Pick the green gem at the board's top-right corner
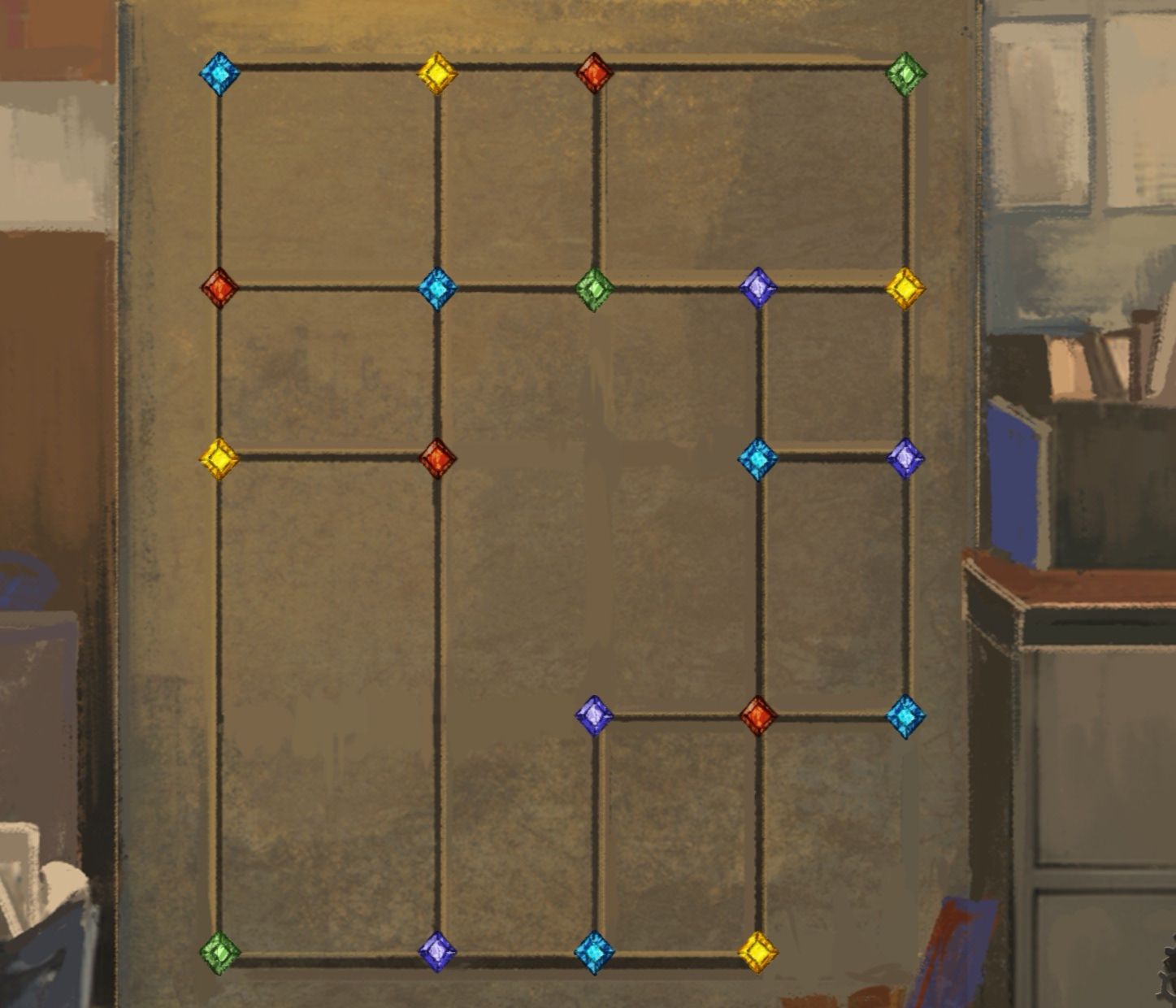This screenshot has height=1008, width=1176. (906, 73)
